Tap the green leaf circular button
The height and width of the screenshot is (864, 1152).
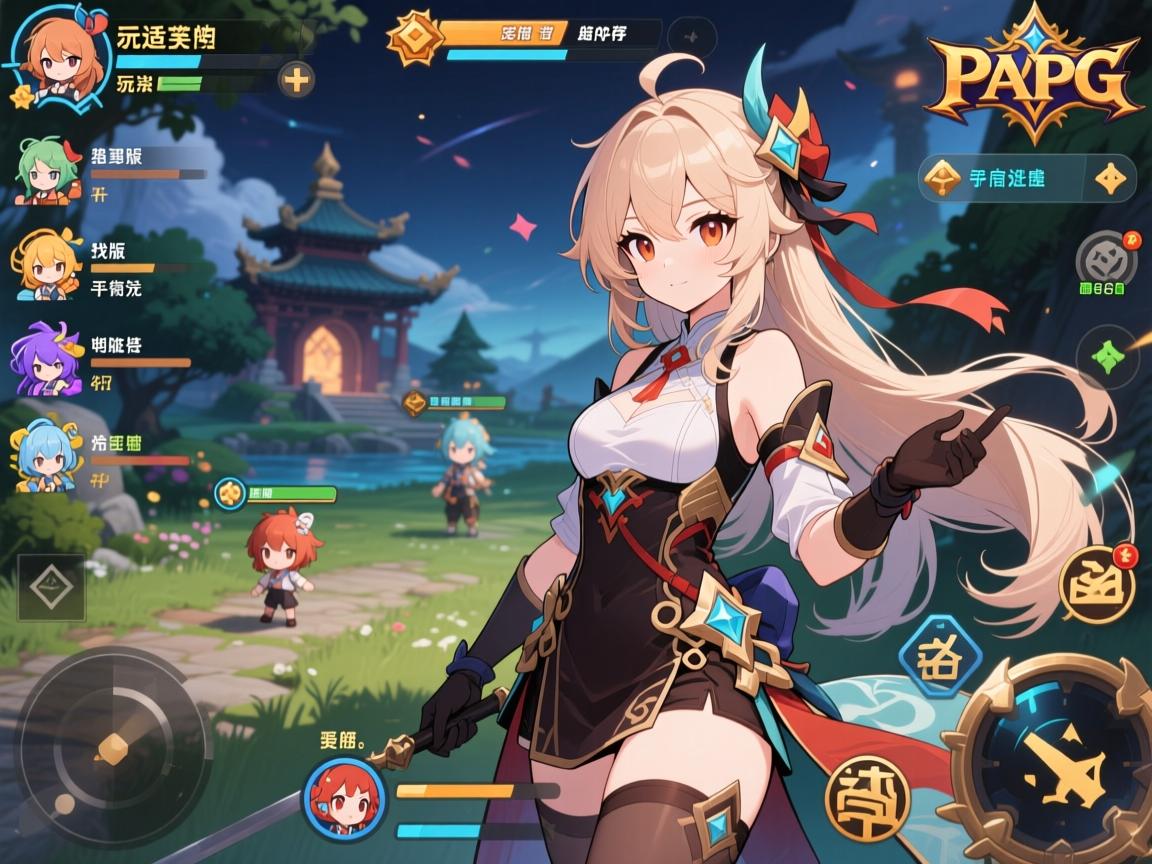point(1106,356)
